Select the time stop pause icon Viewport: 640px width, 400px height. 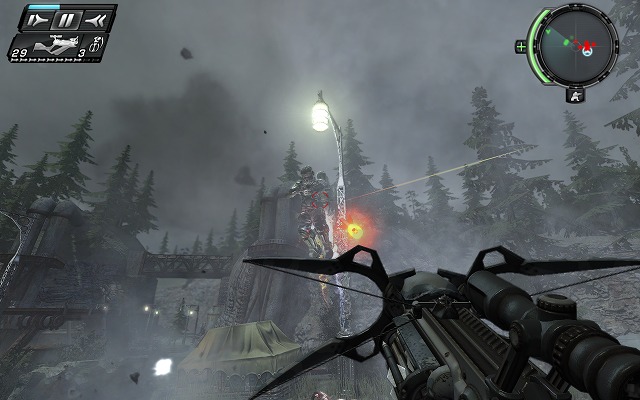pos(67,19)
